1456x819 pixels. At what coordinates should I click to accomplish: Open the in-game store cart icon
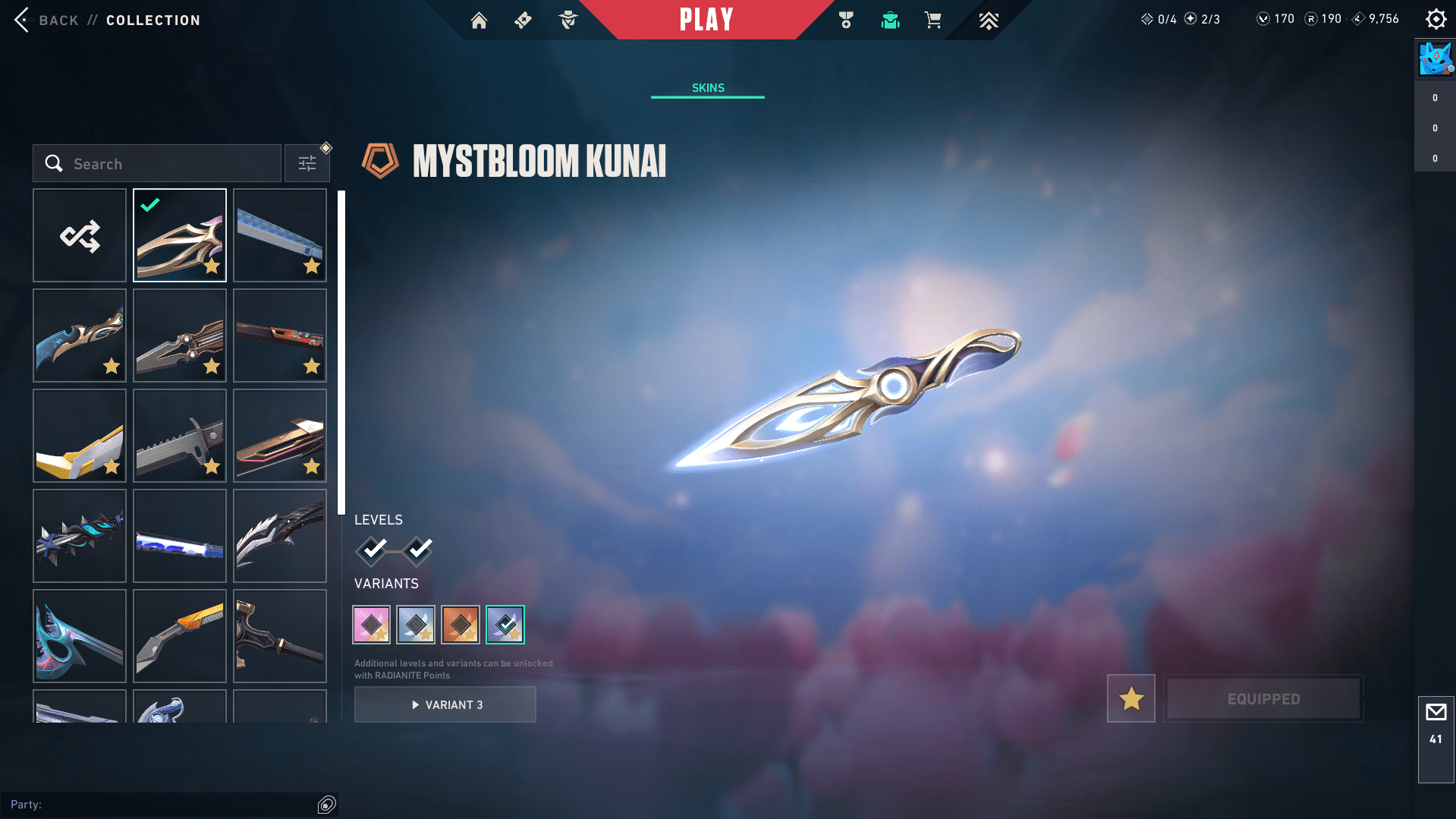tap(933, 20)
